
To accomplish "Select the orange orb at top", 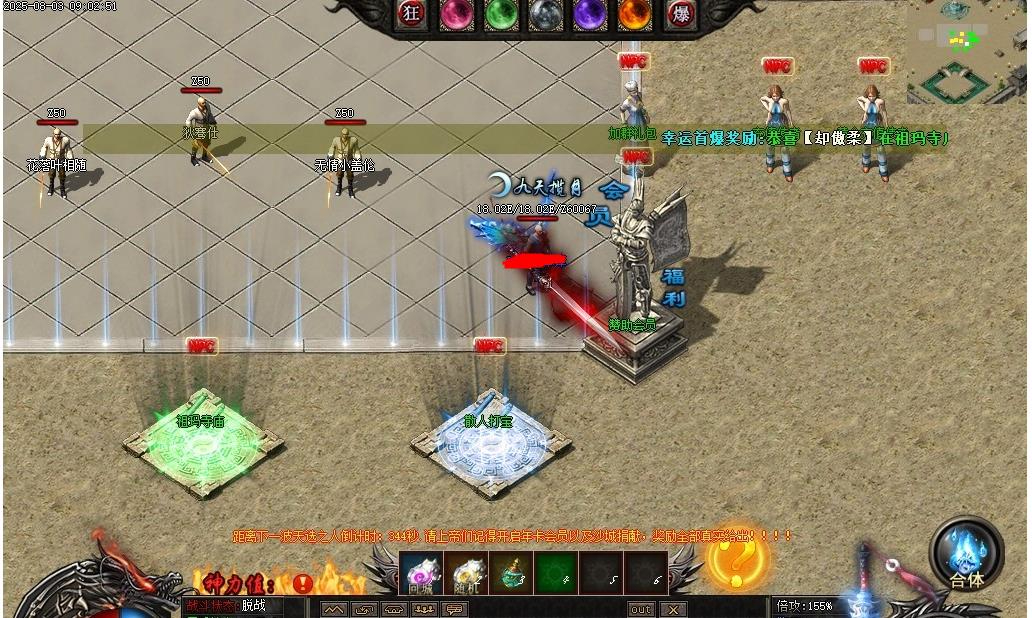I will 634,13.
